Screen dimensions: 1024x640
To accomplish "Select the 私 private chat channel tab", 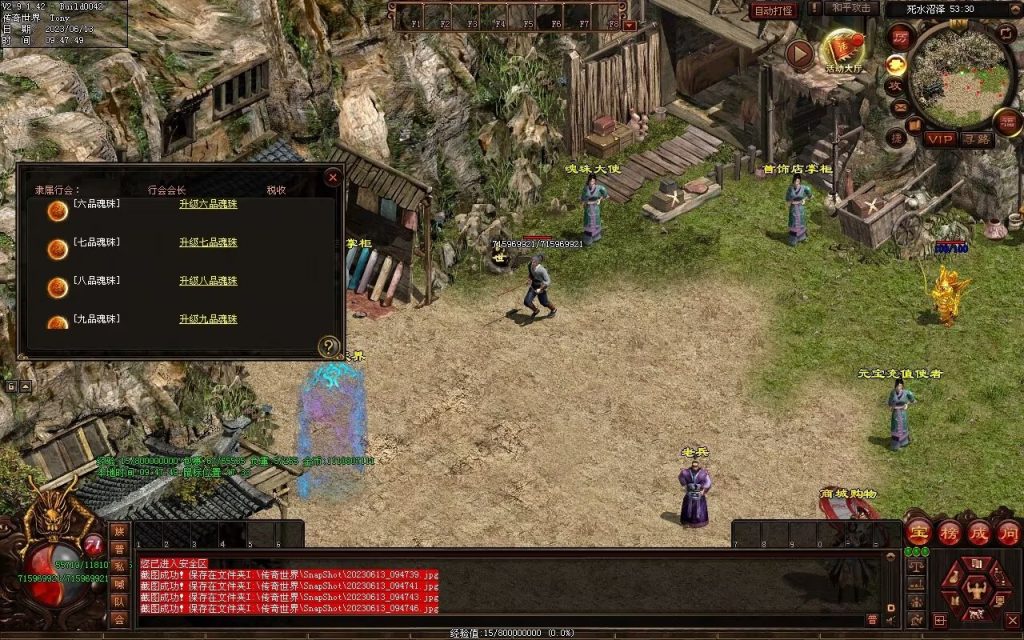I will (119, 567).
